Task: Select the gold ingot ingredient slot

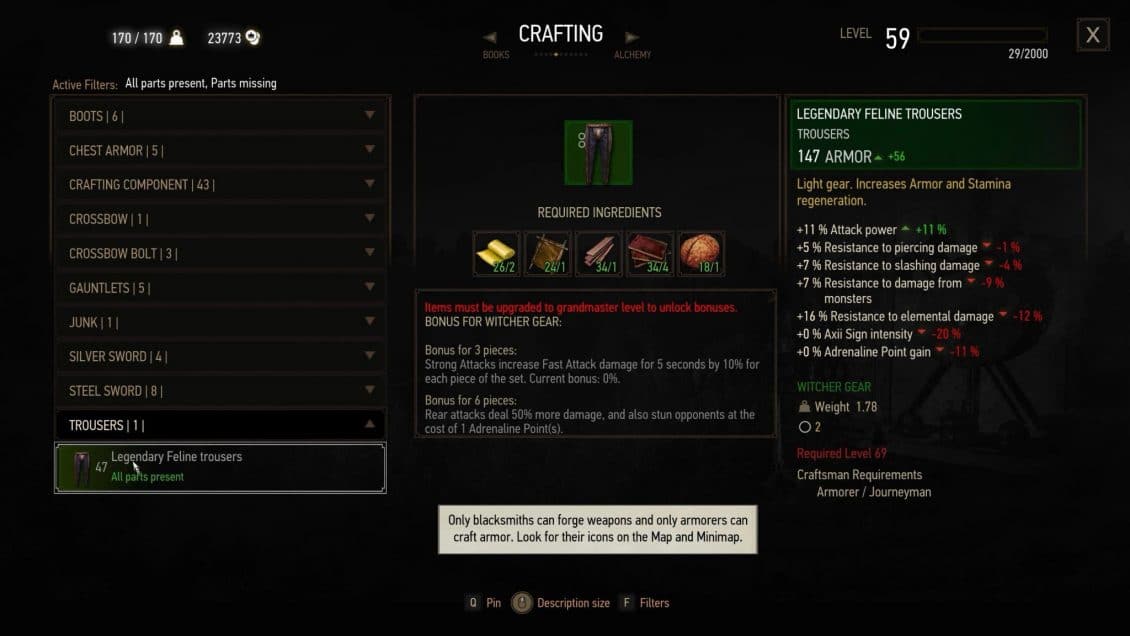Action: [x=497, y=254]
